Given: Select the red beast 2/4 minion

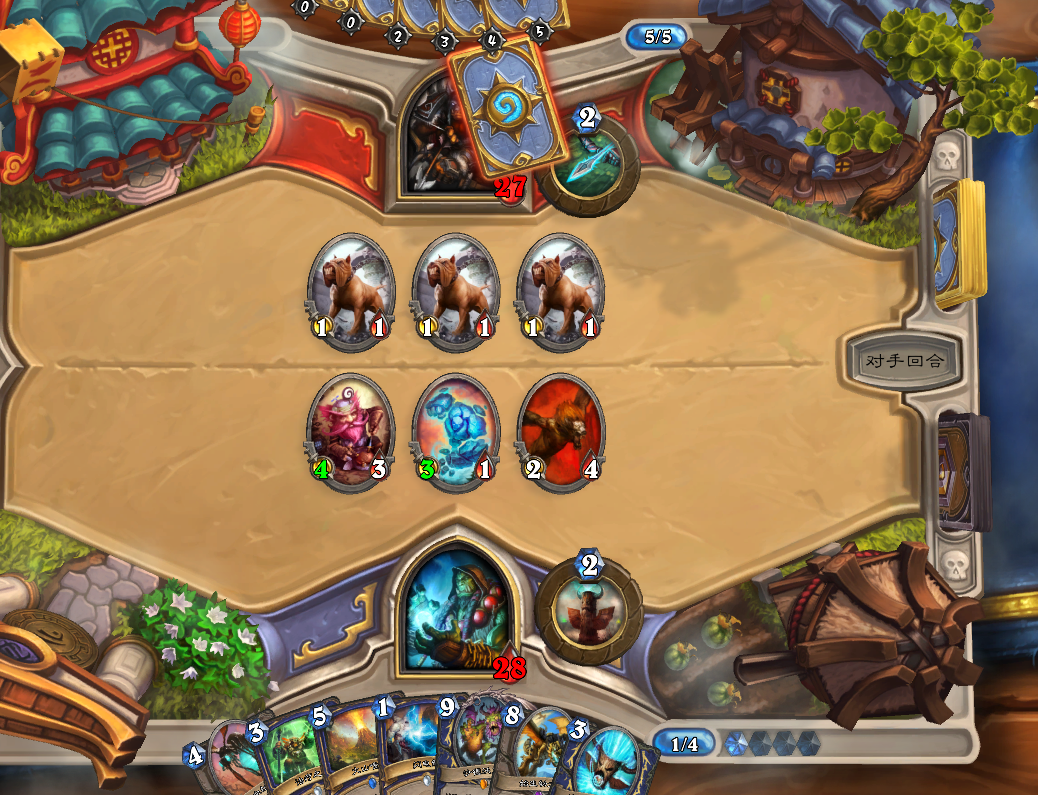Looking at the screenshot, I should pos(561,431).
